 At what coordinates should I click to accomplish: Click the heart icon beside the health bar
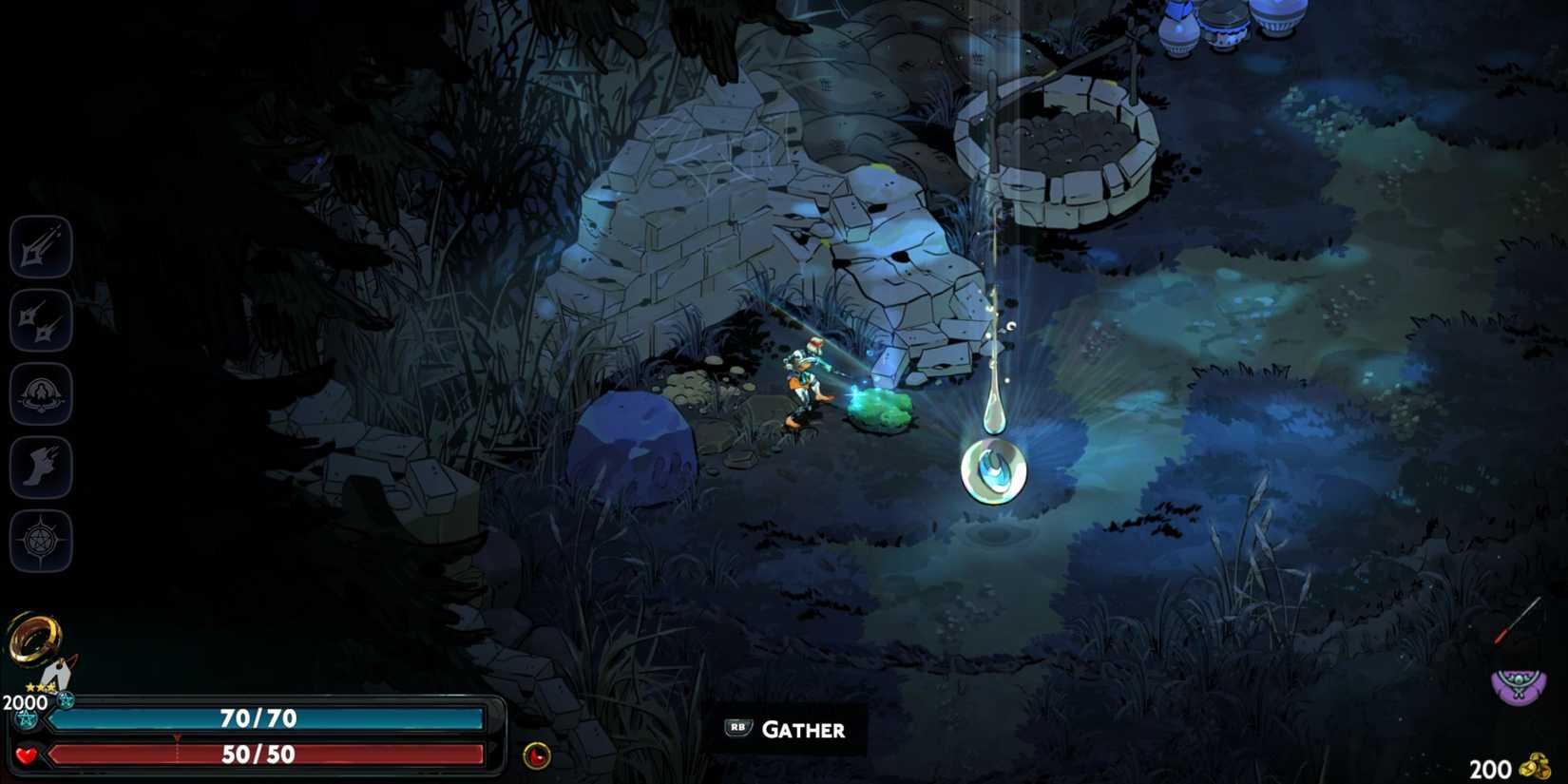[x=29, y=755]
